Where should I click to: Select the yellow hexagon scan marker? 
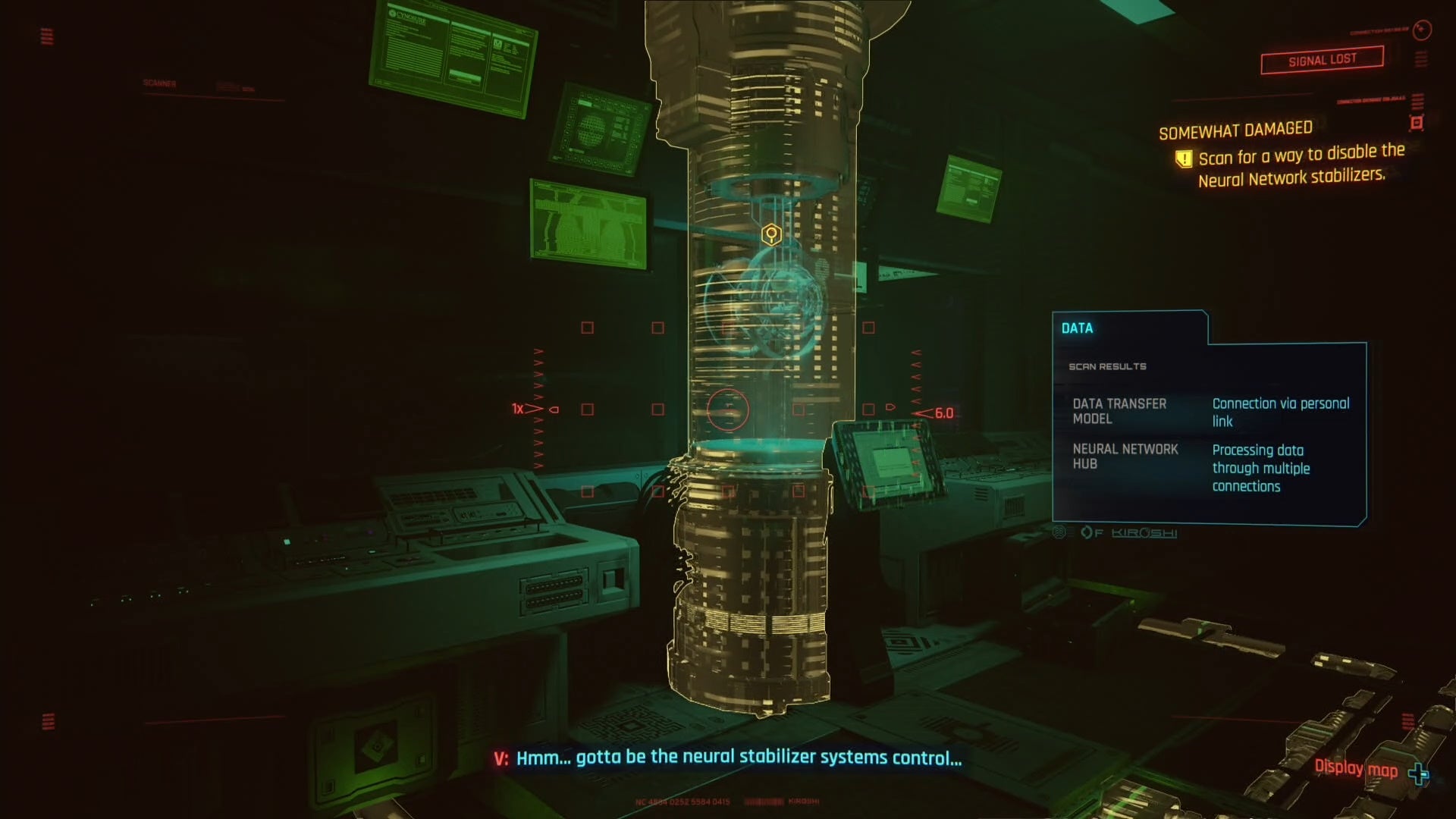tap(771, 234)
